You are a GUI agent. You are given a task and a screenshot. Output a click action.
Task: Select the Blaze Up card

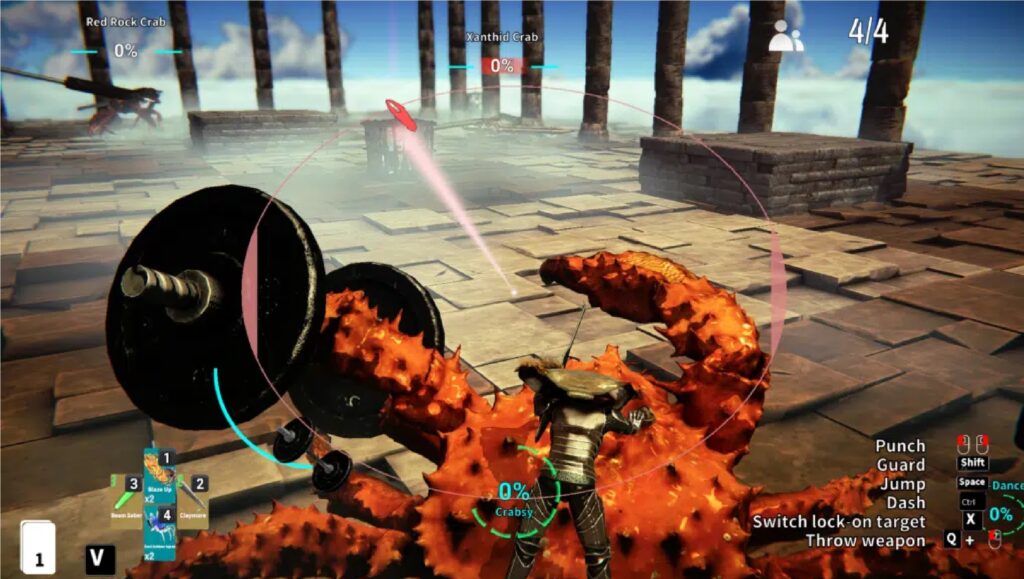[x=159, y=476]
